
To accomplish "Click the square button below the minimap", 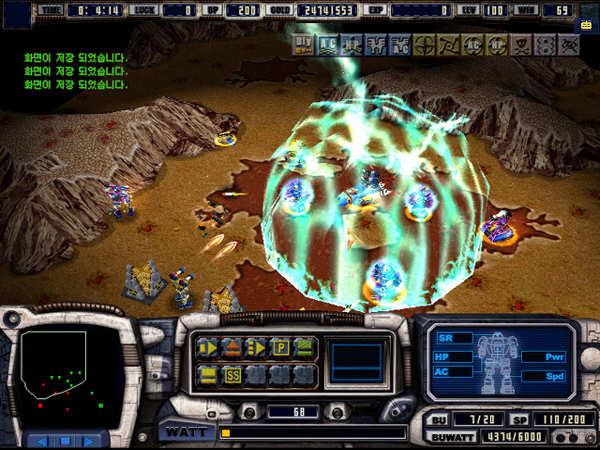I will [65, 440].
